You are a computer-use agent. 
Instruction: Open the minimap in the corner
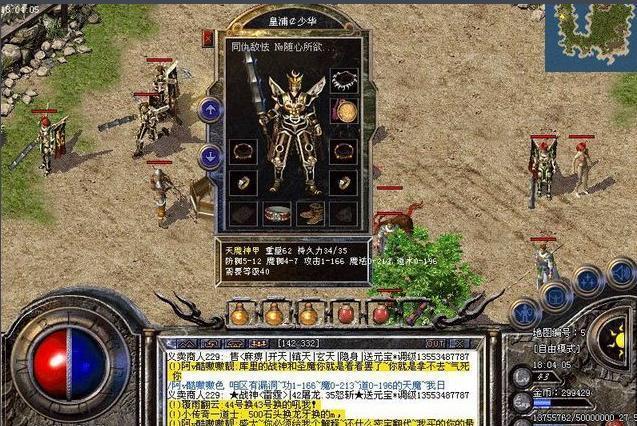(590, 32)
